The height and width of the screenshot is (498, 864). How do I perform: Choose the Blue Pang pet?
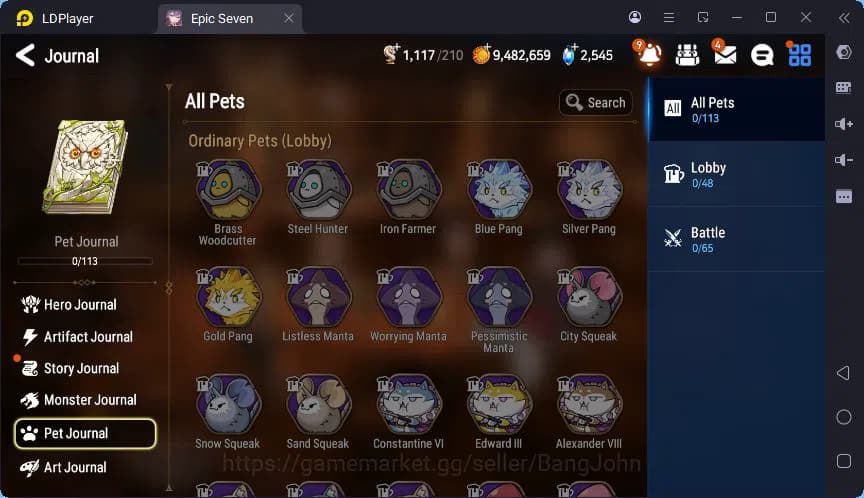click(x=498, y=190)
